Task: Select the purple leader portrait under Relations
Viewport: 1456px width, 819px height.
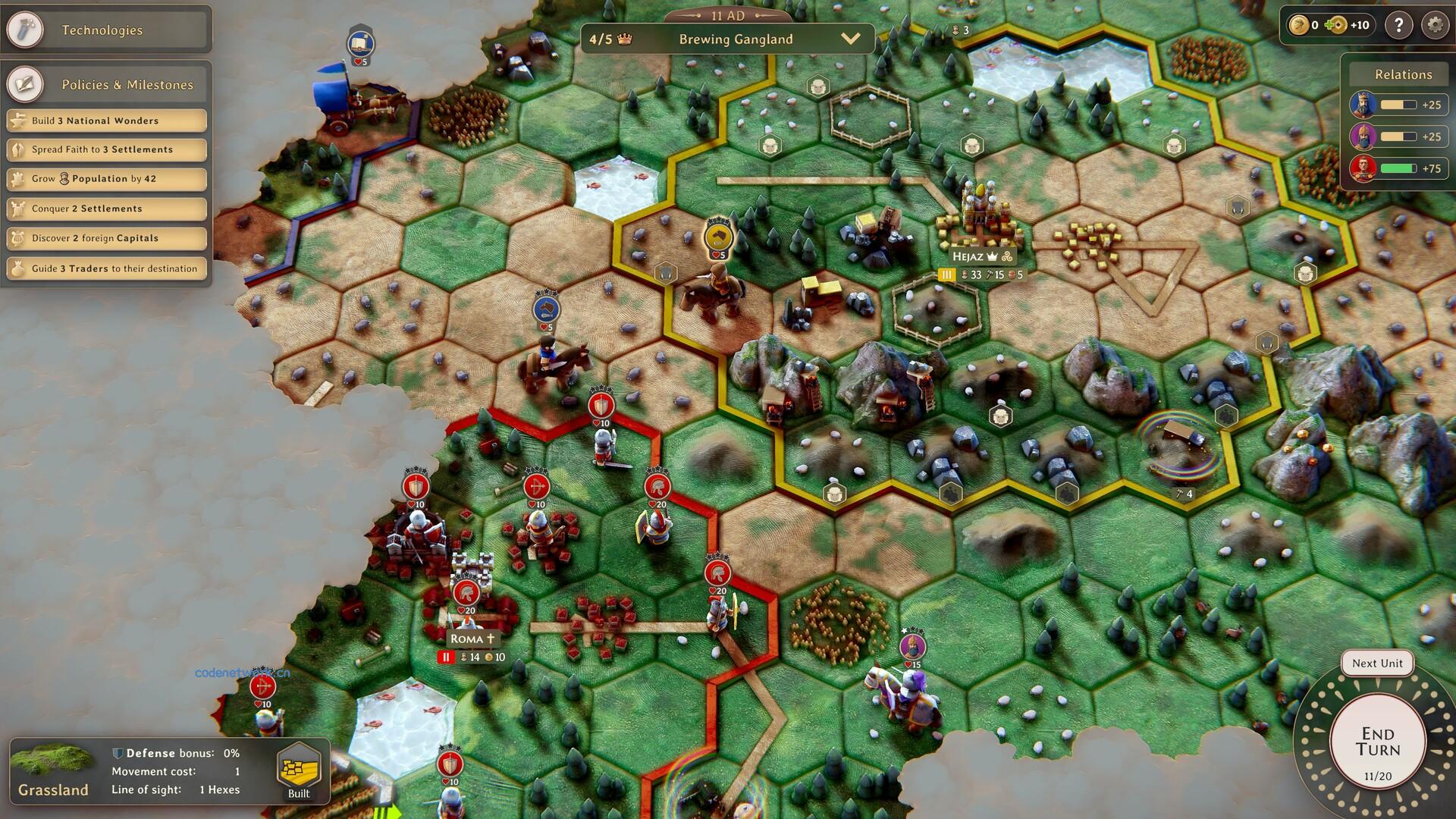Action: (1363, 136)
